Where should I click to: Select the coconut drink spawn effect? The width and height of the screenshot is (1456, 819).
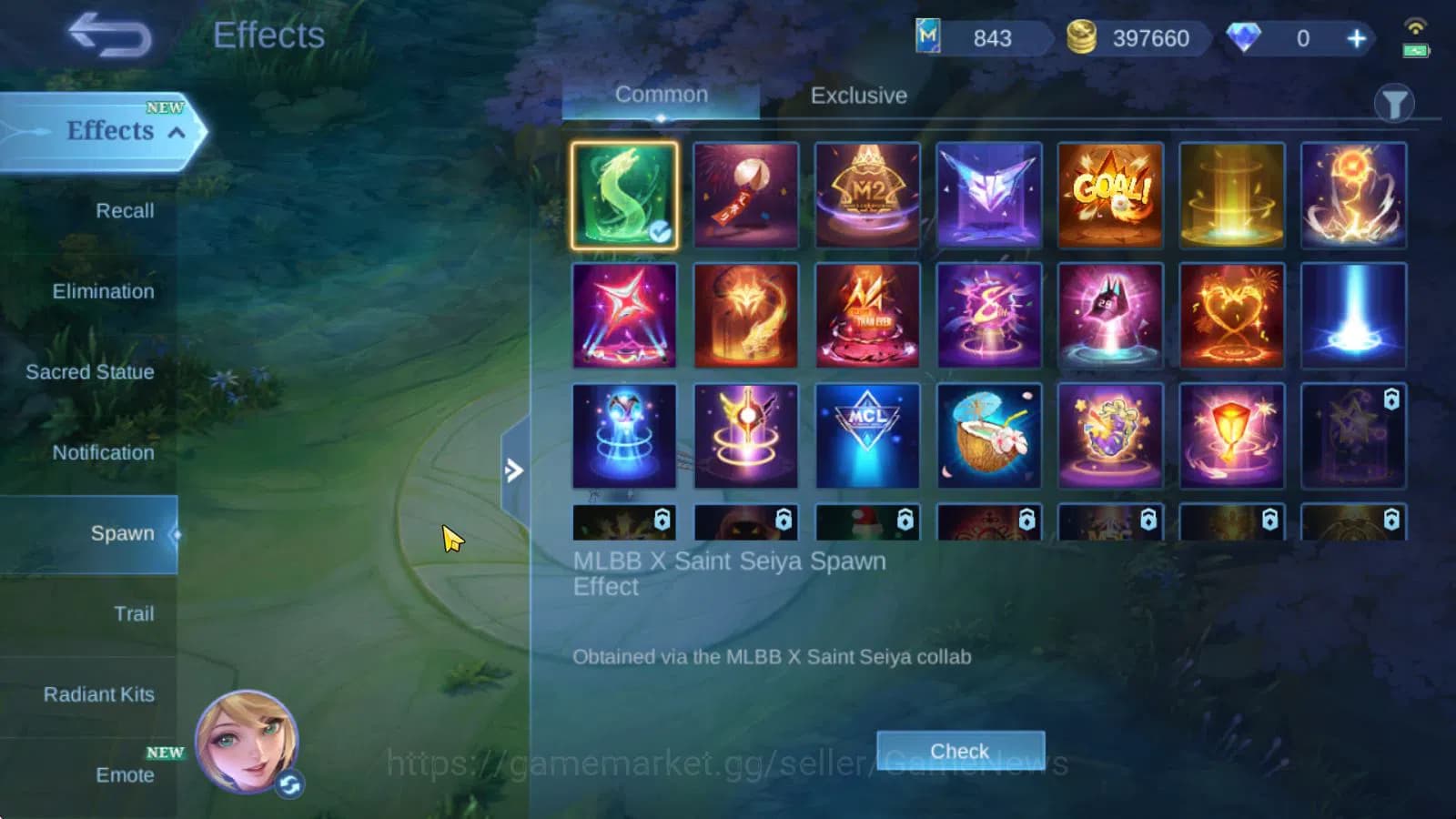point(989,435)
